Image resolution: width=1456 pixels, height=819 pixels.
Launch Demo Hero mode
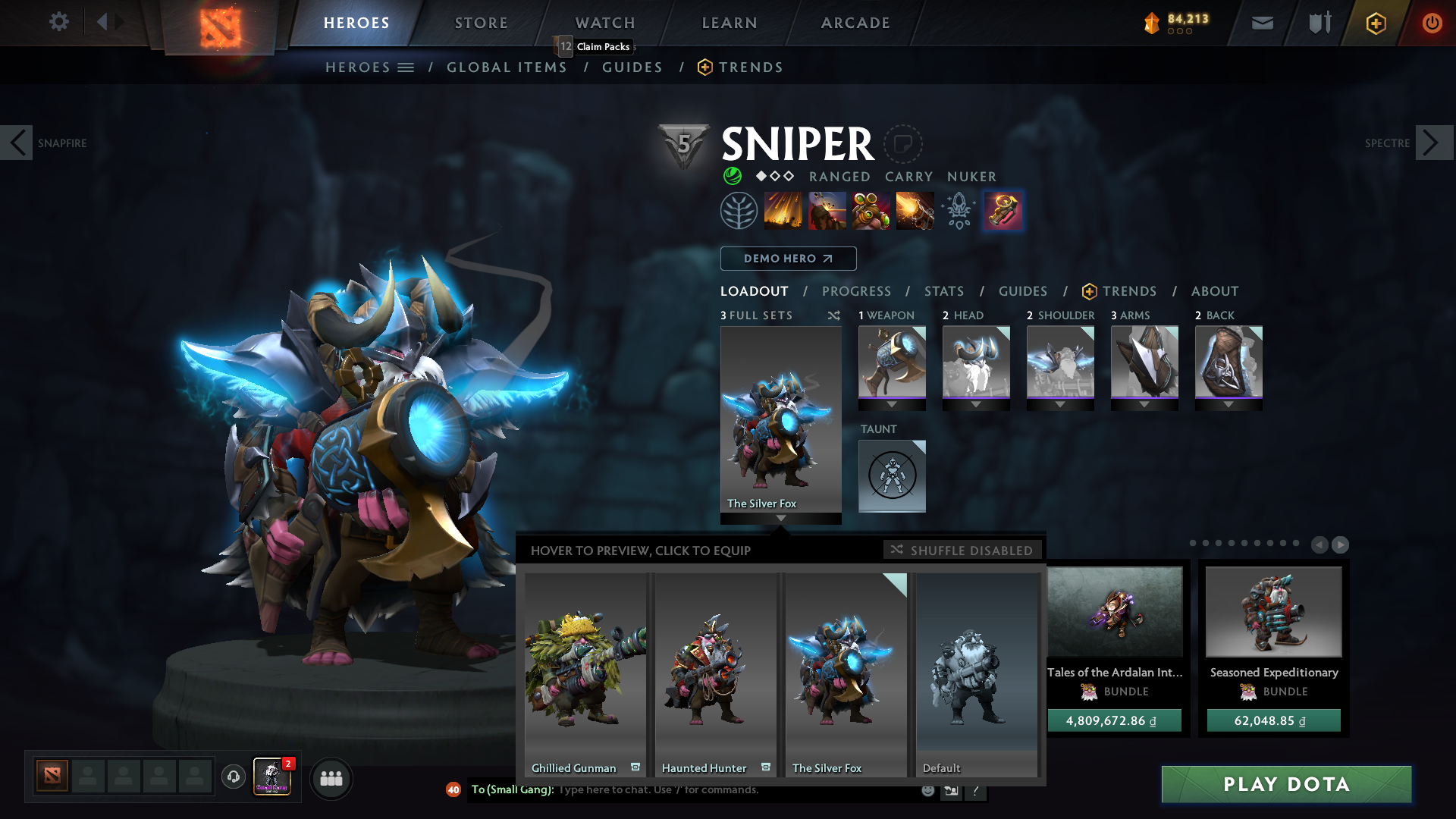click(788, 259)
